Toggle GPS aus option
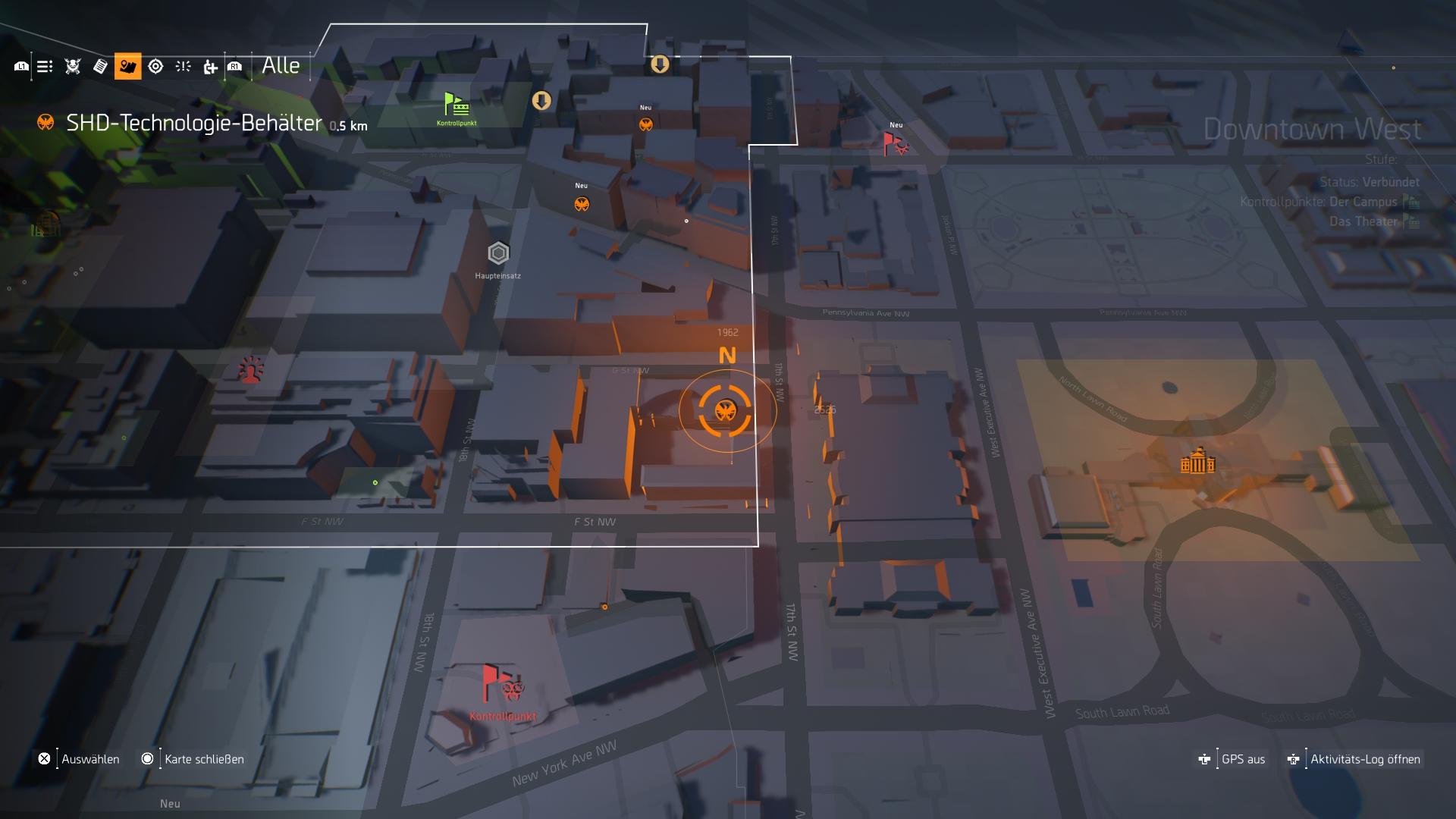The width and height of the screenshot is (1456, 819). (1232, 759)
